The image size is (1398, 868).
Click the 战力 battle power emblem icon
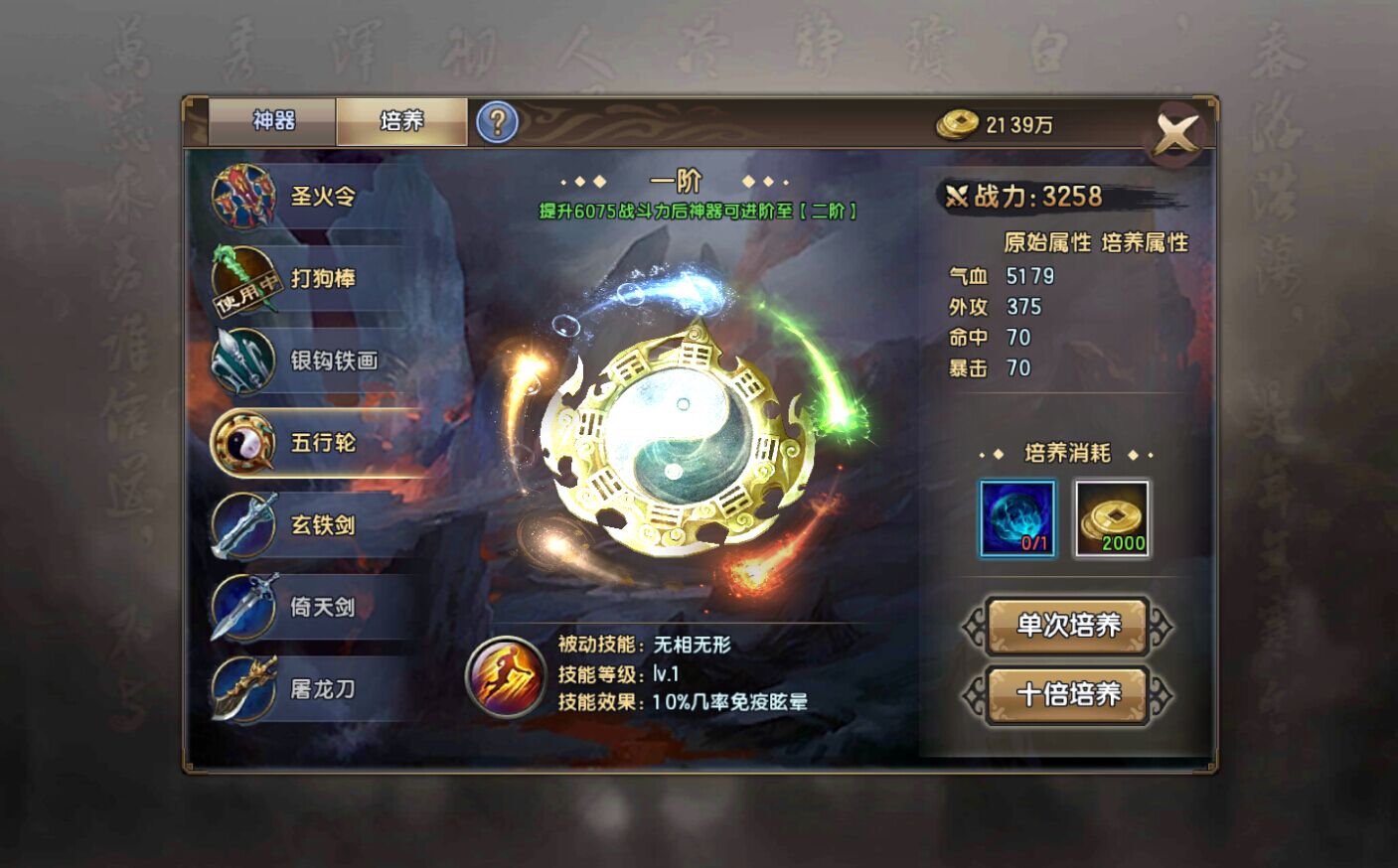(x=957, y=196)
